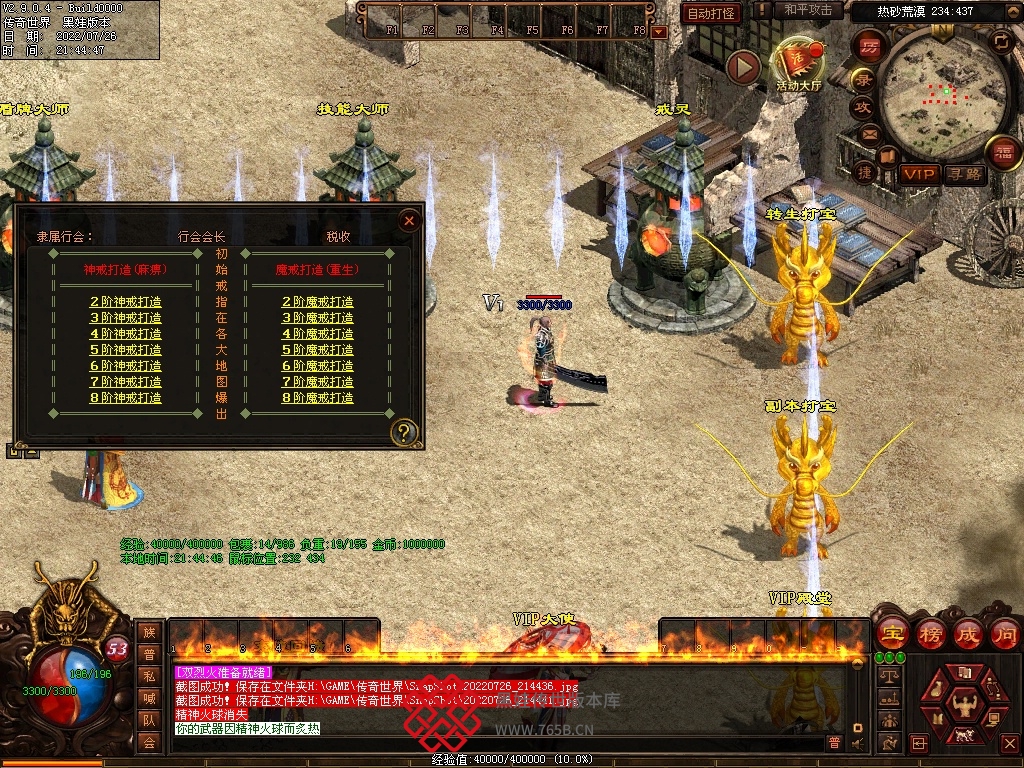This screenshot has width=1024, height=768.
Task: Open the character muscle-figure panel
Action: (966, 706)
